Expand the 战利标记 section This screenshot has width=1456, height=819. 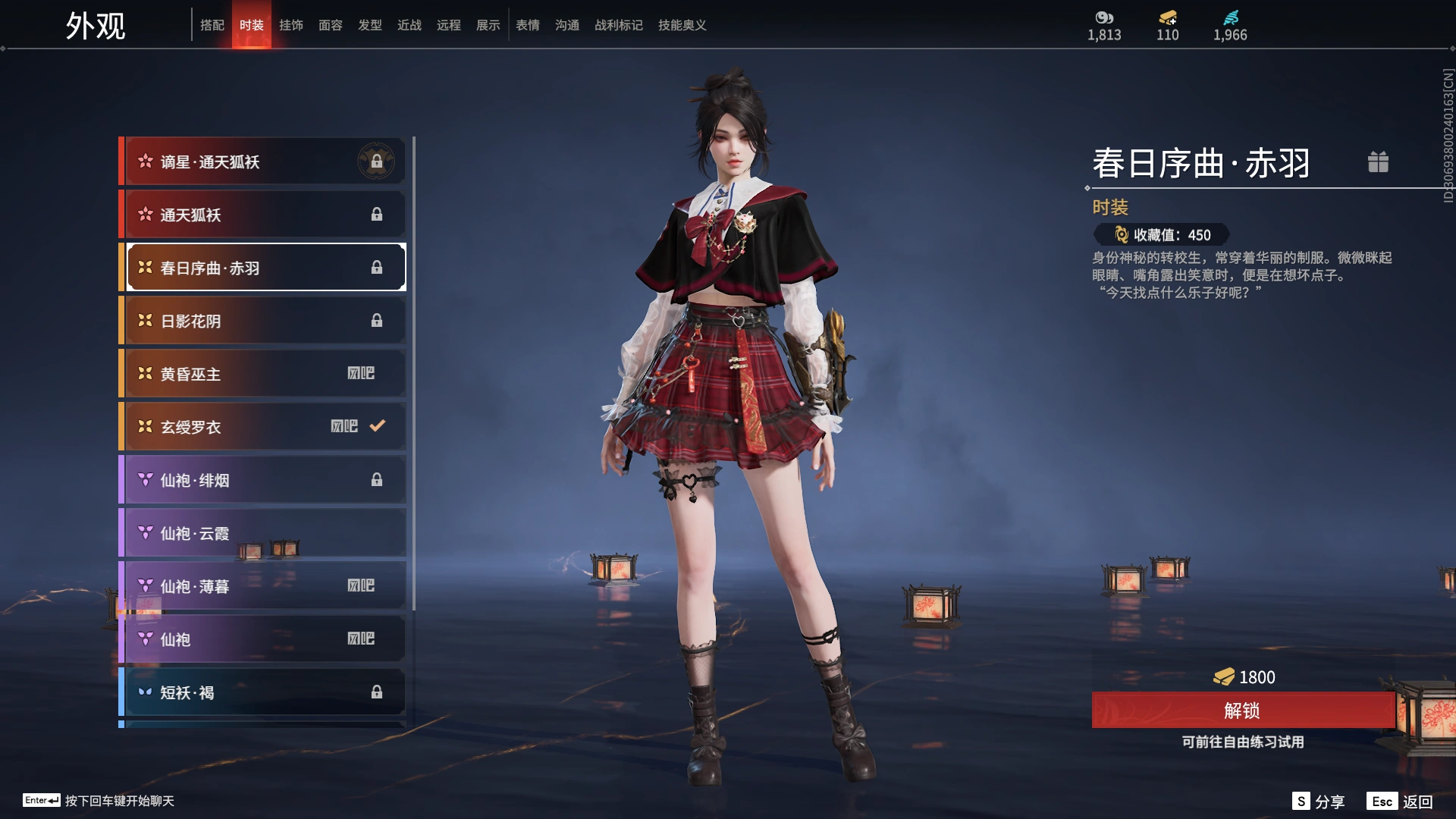(x=618, y=25)
